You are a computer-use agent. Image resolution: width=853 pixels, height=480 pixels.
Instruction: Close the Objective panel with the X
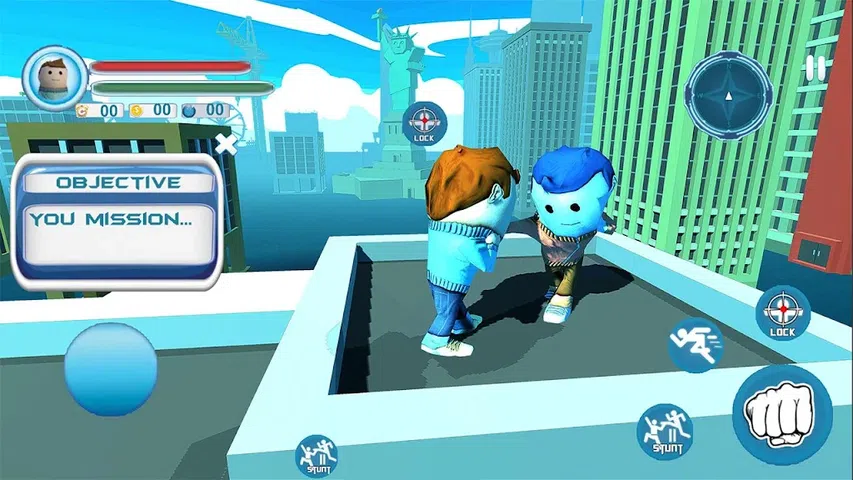pyautogui.click(x=227, y=144)
